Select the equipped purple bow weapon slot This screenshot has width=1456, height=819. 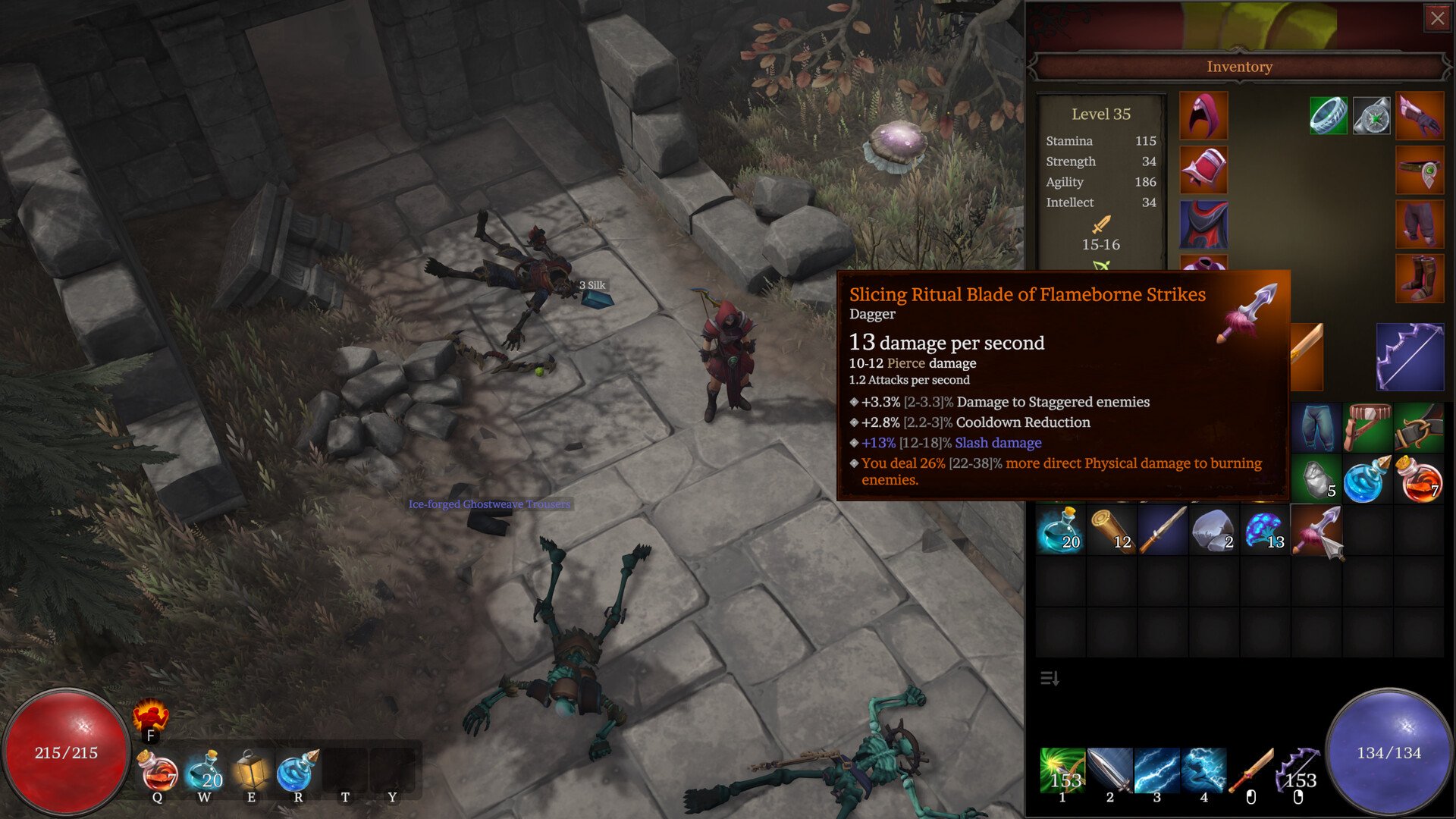coord(1410,357)
